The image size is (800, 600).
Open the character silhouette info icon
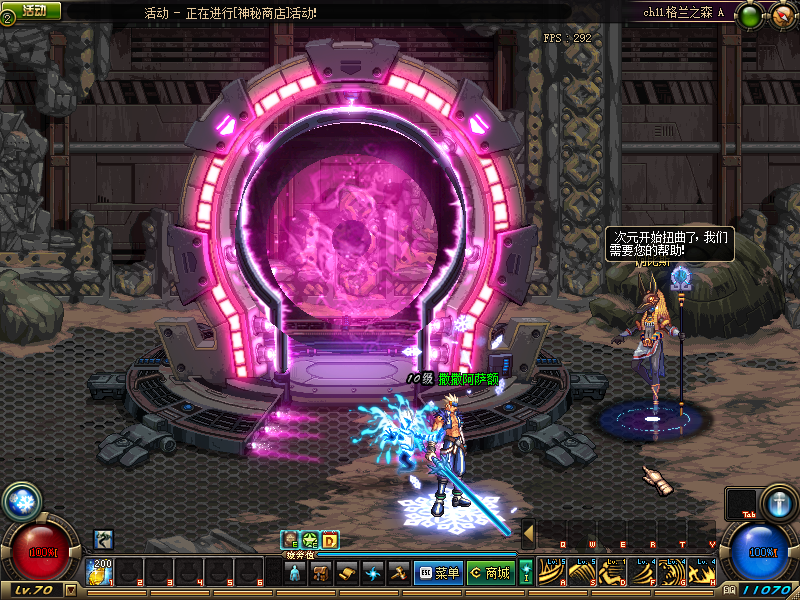pyautogui.click(x=295, y=573)
